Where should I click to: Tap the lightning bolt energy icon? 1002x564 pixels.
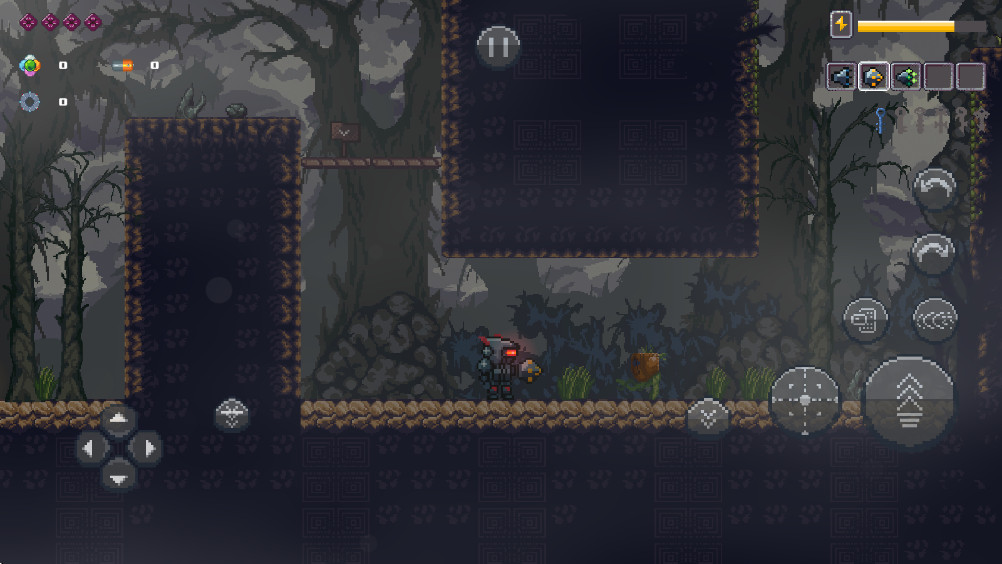click(841, 25)
